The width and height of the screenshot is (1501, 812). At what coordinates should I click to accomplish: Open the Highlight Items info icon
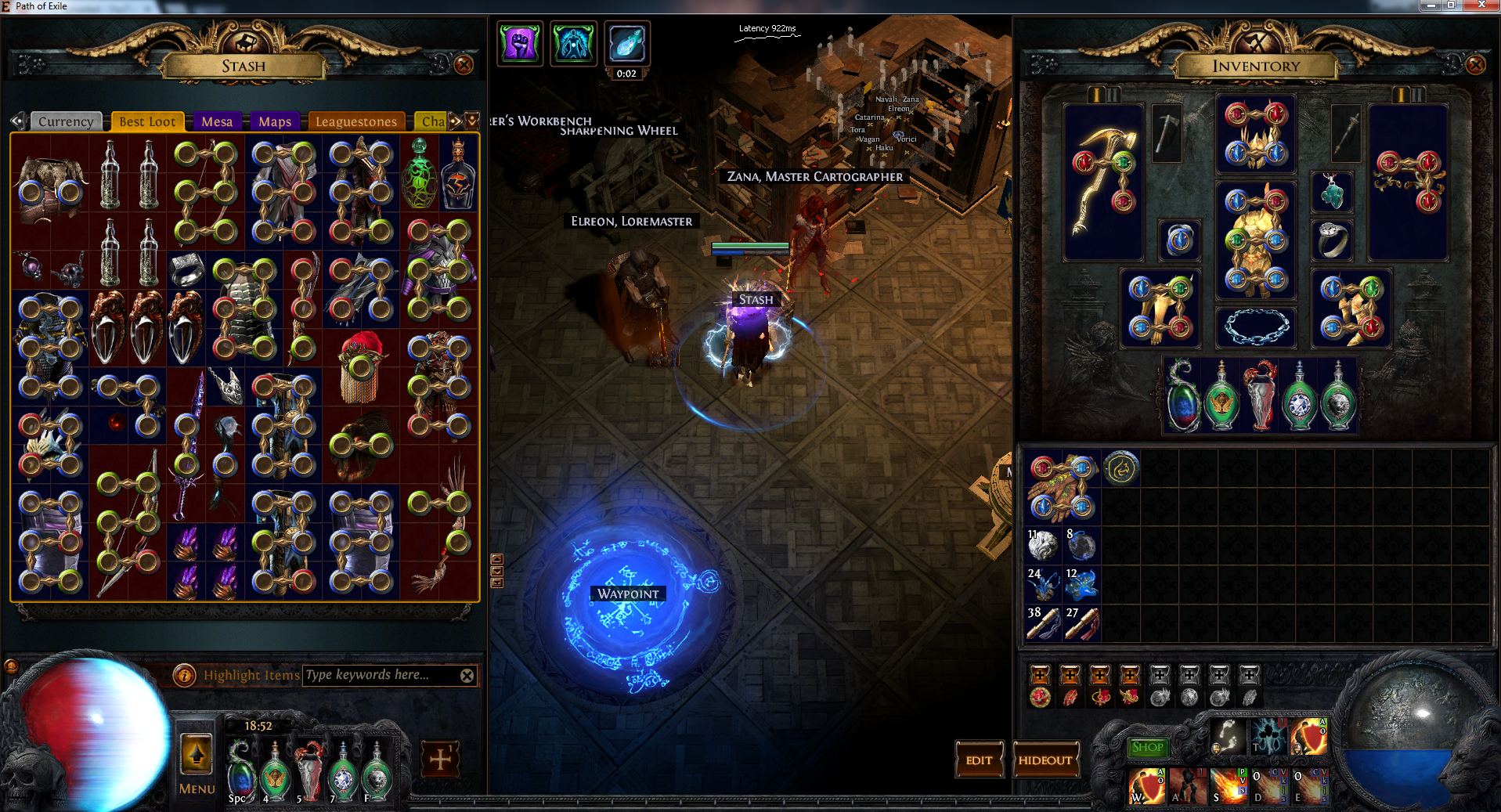(184, 675)
